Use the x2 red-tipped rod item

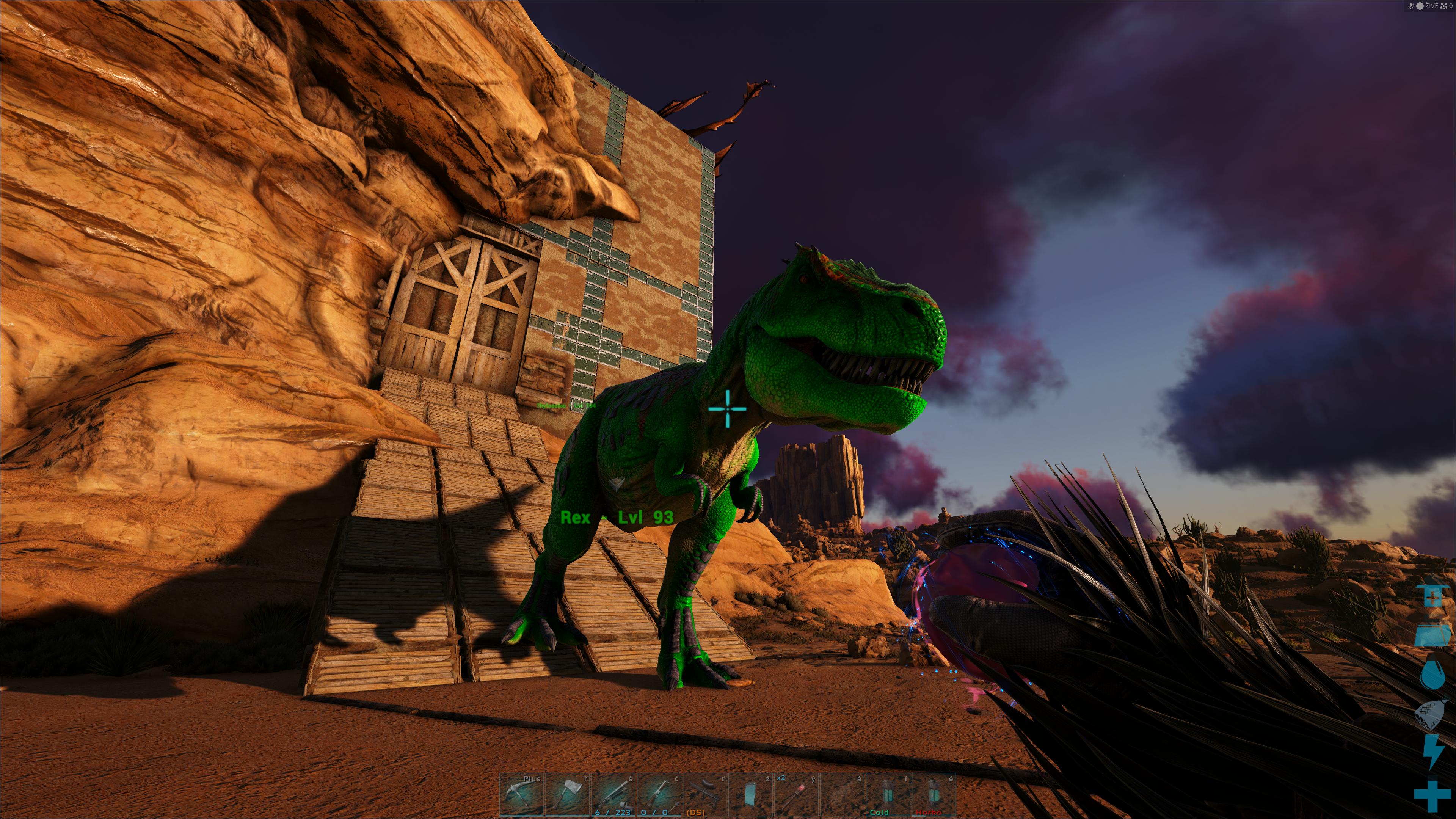pyautogui.click(x=796, y=794)
